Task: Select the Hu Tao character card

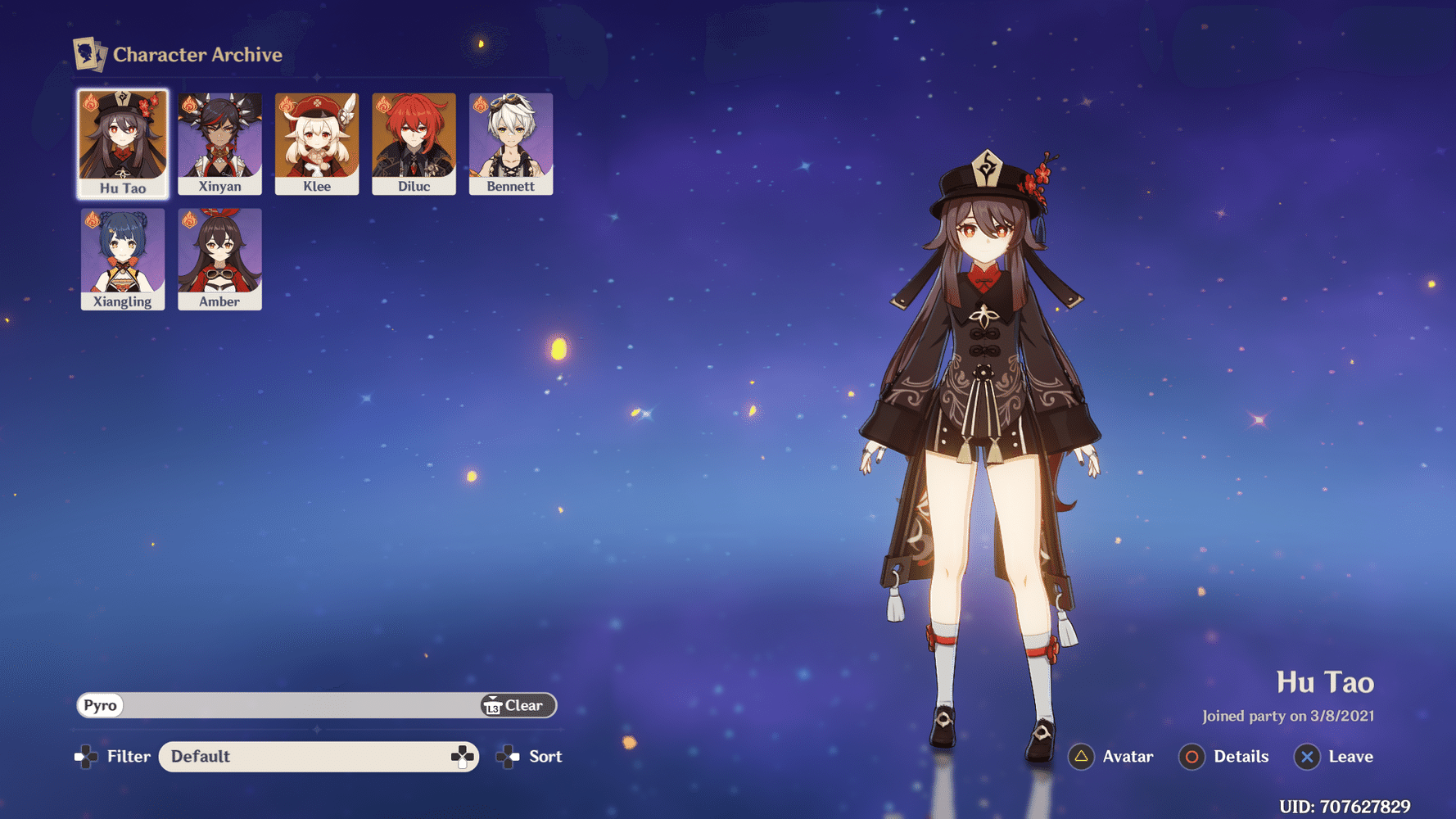Action: click(x=123, y=143)
